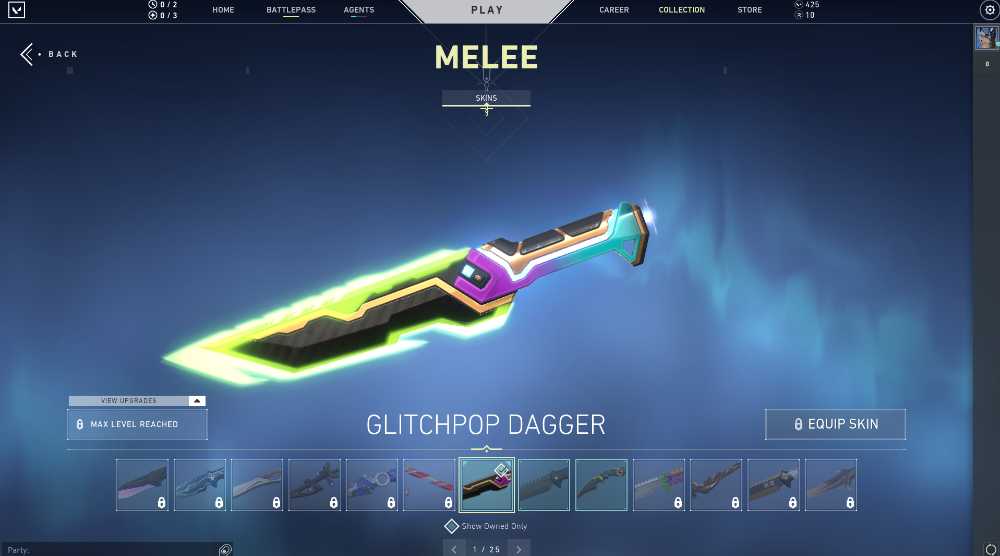Image resolution: width=1000 pixels, height=556 pixels.
Task: Select the highlighted Glitchpop Dagger thumbnail
Action: 486,485
